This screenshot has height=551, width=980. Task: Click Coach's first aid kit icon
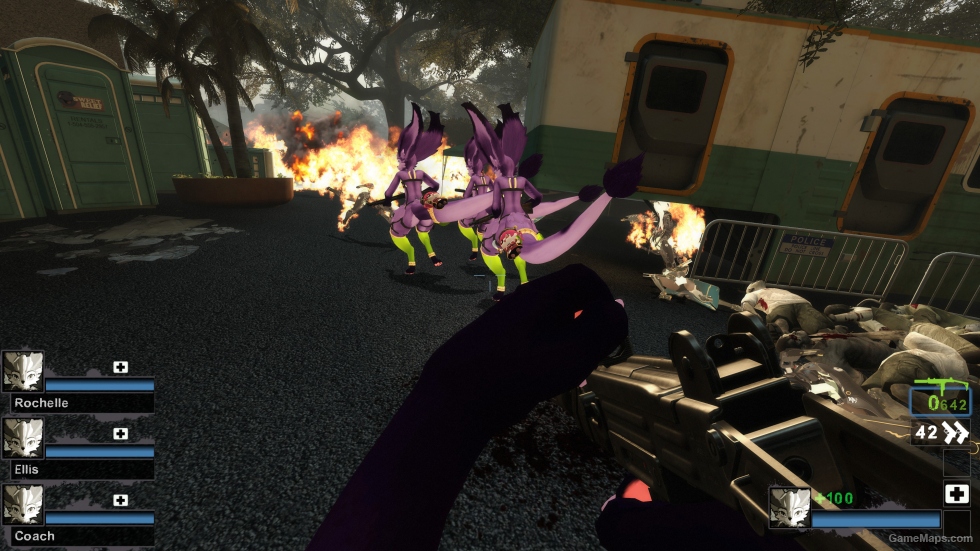120,500
